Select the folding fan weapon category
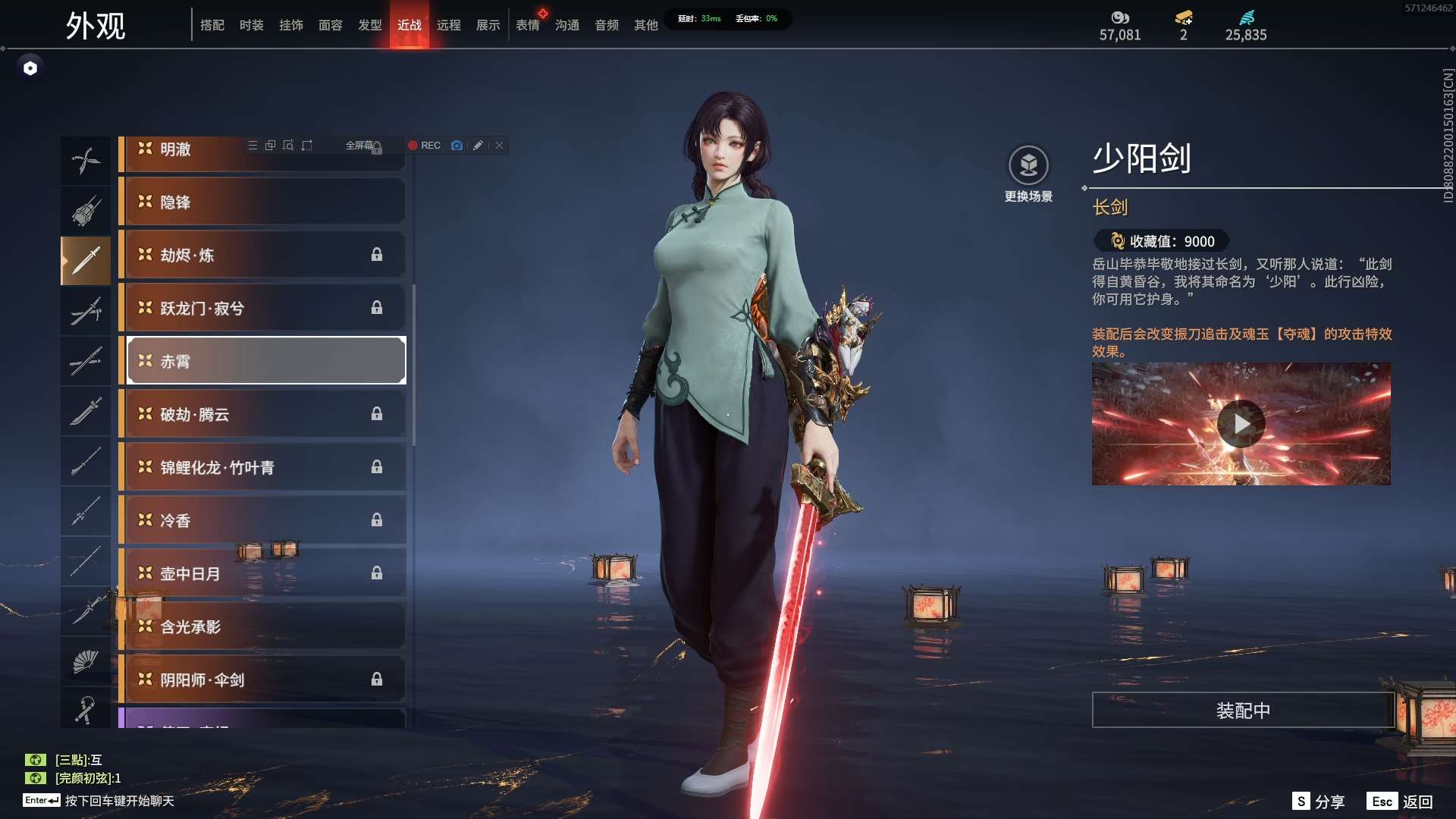Screen dimensions: 1456x819 point(86,662)
